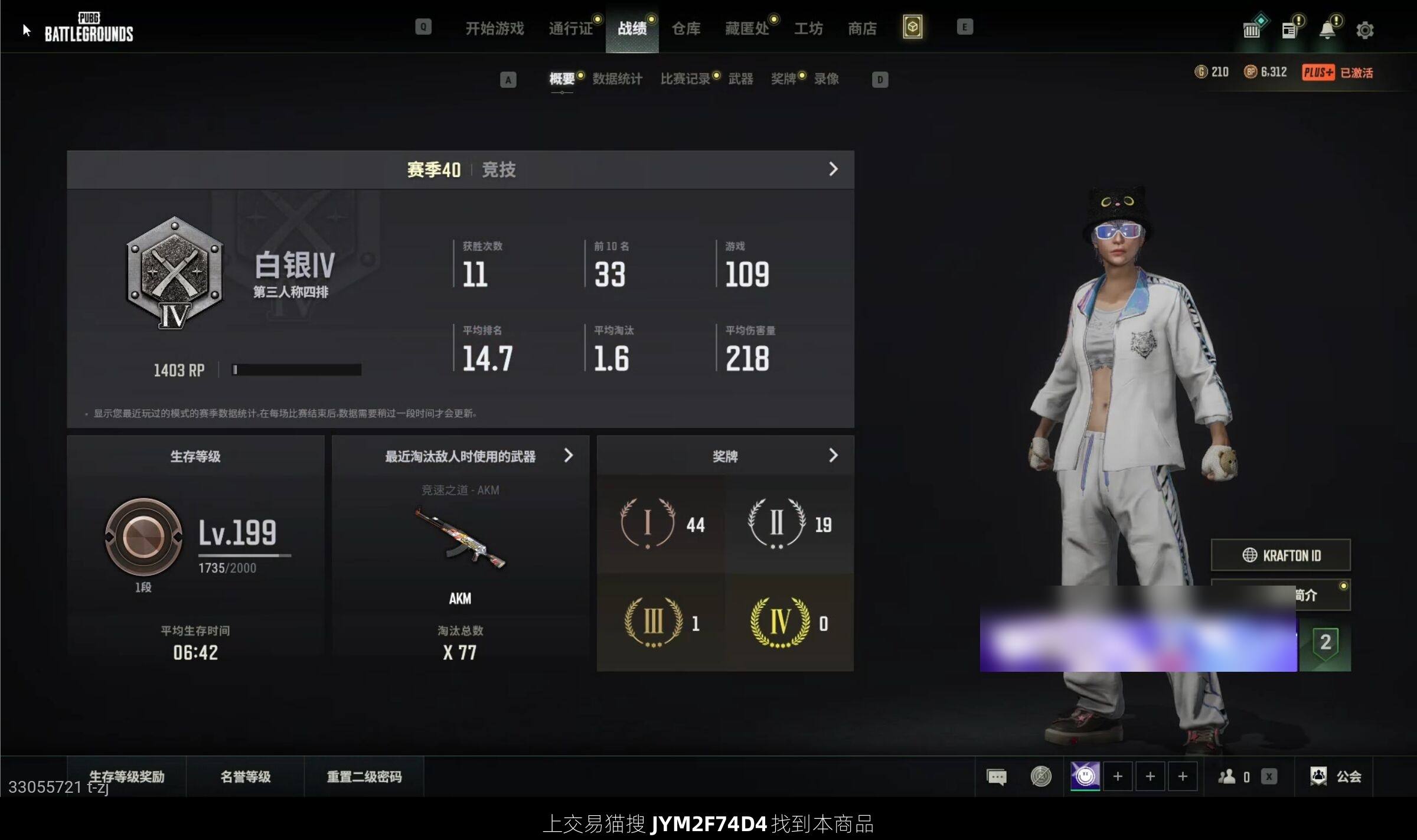
Task: Visit the 商店 store tab
Action: [x=862, y=28]
